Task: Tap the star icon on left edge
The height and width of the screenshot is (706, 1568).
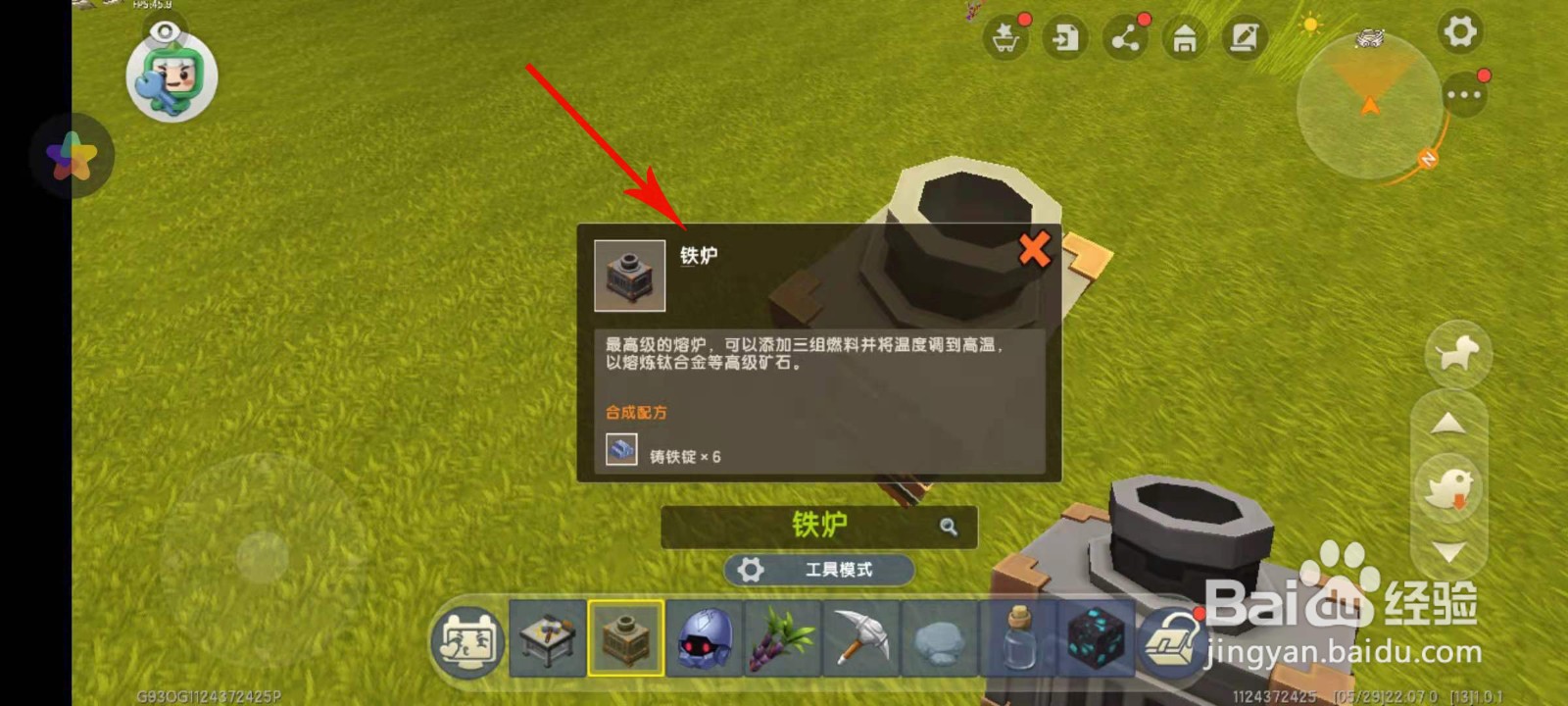Action: coord(73,157)
